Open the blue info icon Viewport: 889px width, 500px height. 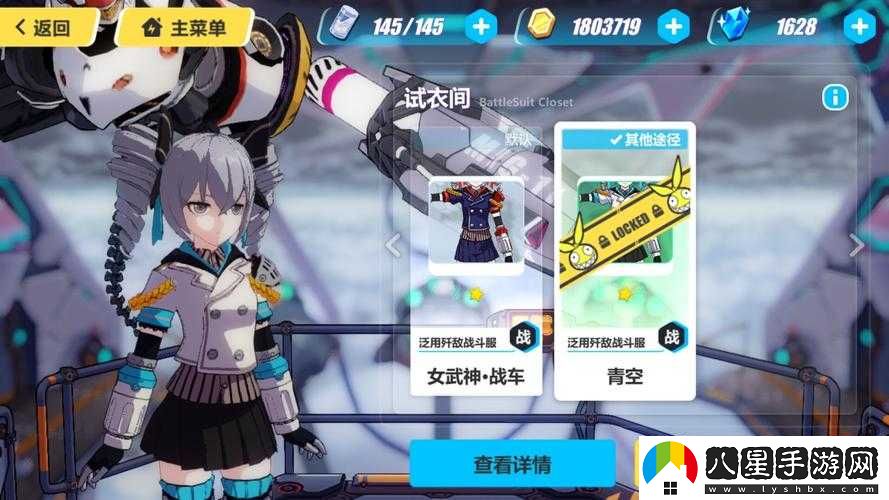835,97
